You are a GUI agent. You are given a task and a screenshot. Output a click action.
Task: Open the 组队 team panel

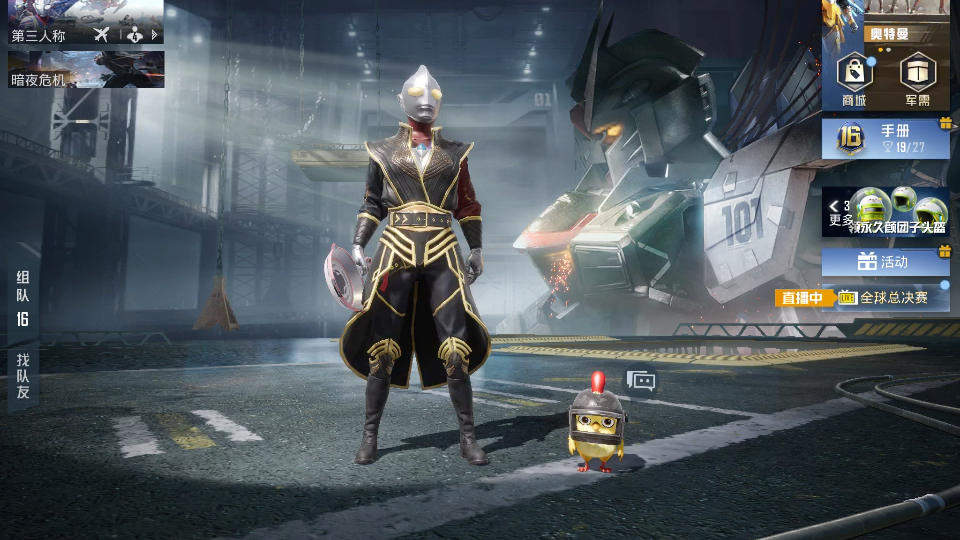point(22,298)
